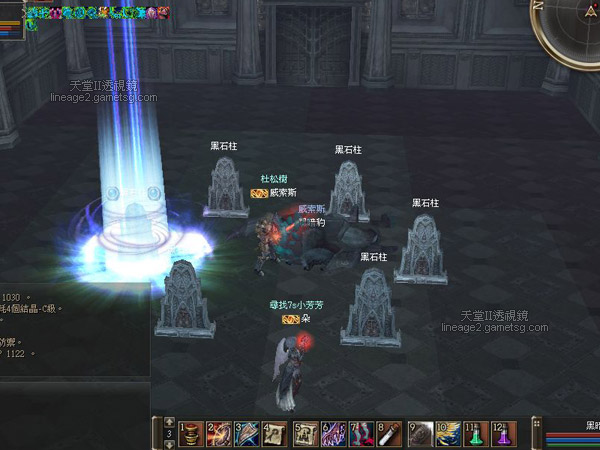Select the grey stone icon in slot 9
600x450 pixels.
(x=420, y=434)
